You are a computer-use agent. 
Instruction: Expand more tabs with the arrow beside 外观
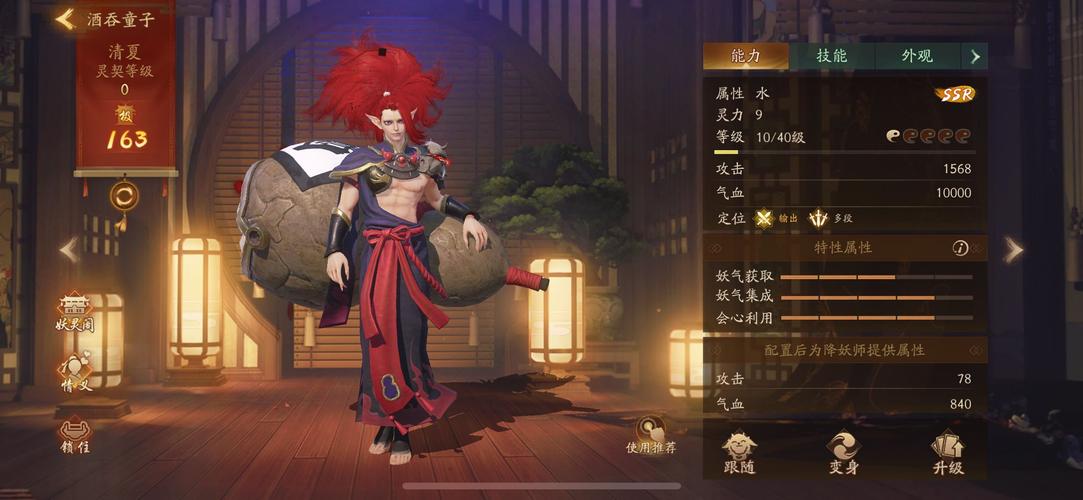click(975, 56)
